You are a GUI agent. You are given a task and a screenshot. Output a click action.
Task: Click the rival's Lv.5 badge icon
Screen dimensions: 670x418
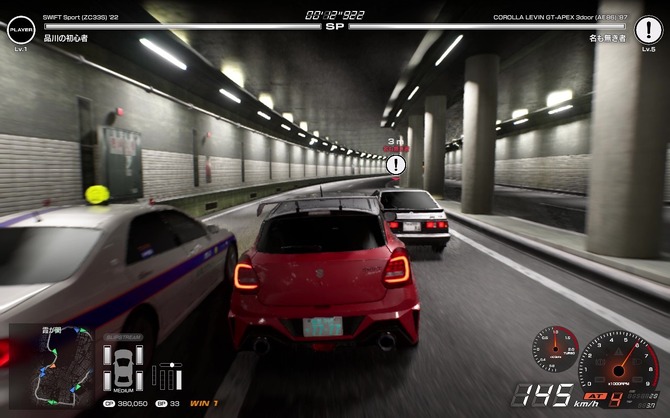(649, 31)
